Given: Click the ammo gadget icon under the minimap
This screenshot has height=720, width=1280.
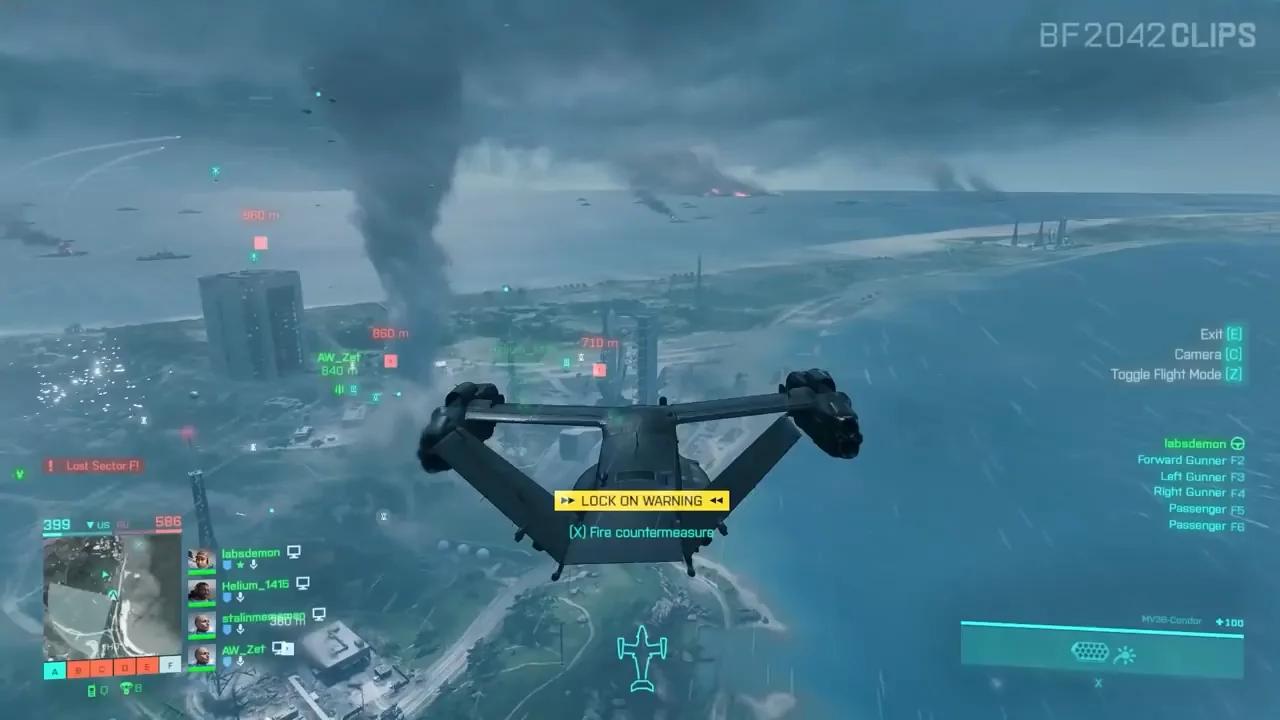Looking at the screenshot, I should tap(92, 689).
